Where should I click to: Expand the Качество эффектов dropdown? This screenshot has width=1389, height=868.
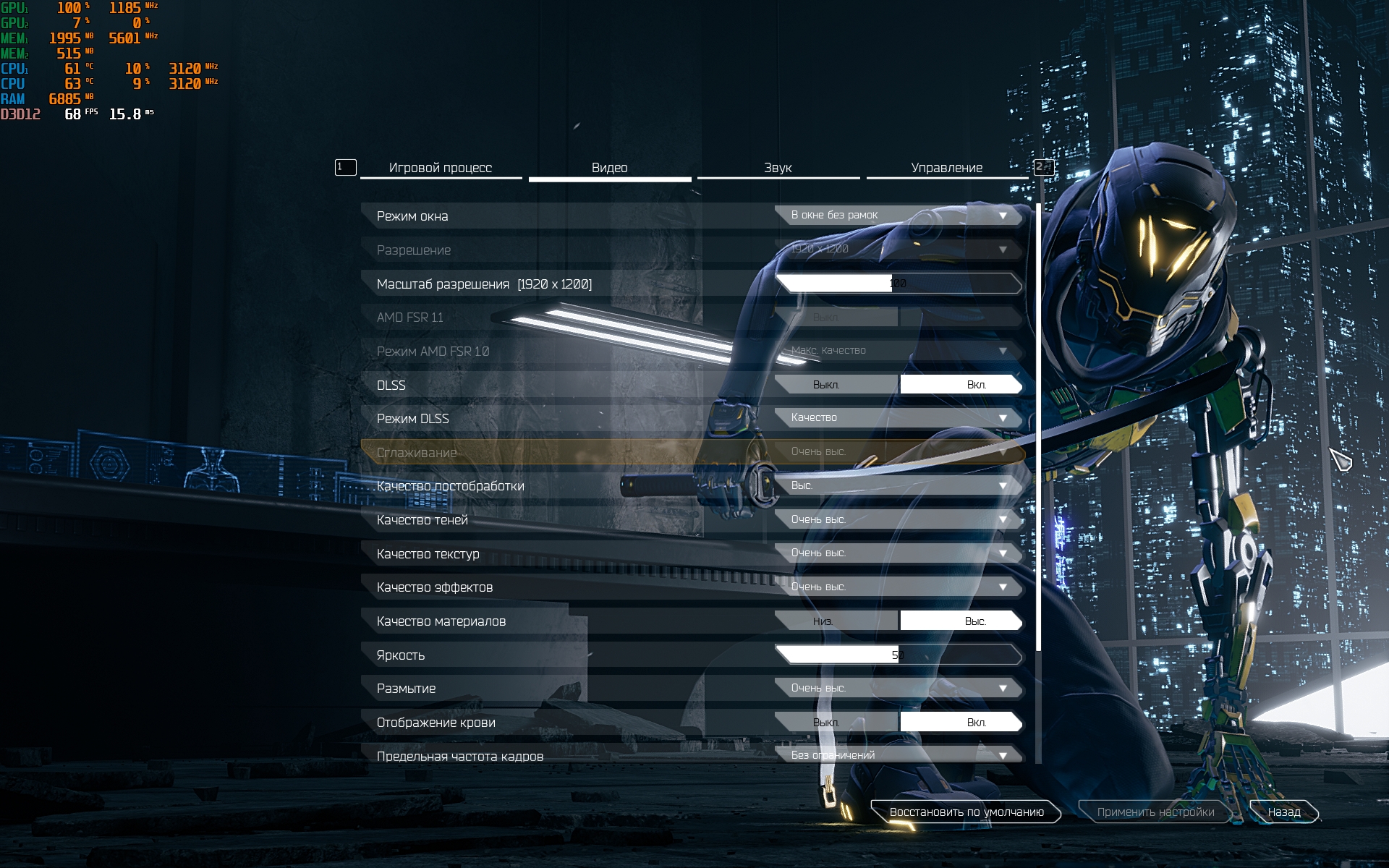pos(898,587)
